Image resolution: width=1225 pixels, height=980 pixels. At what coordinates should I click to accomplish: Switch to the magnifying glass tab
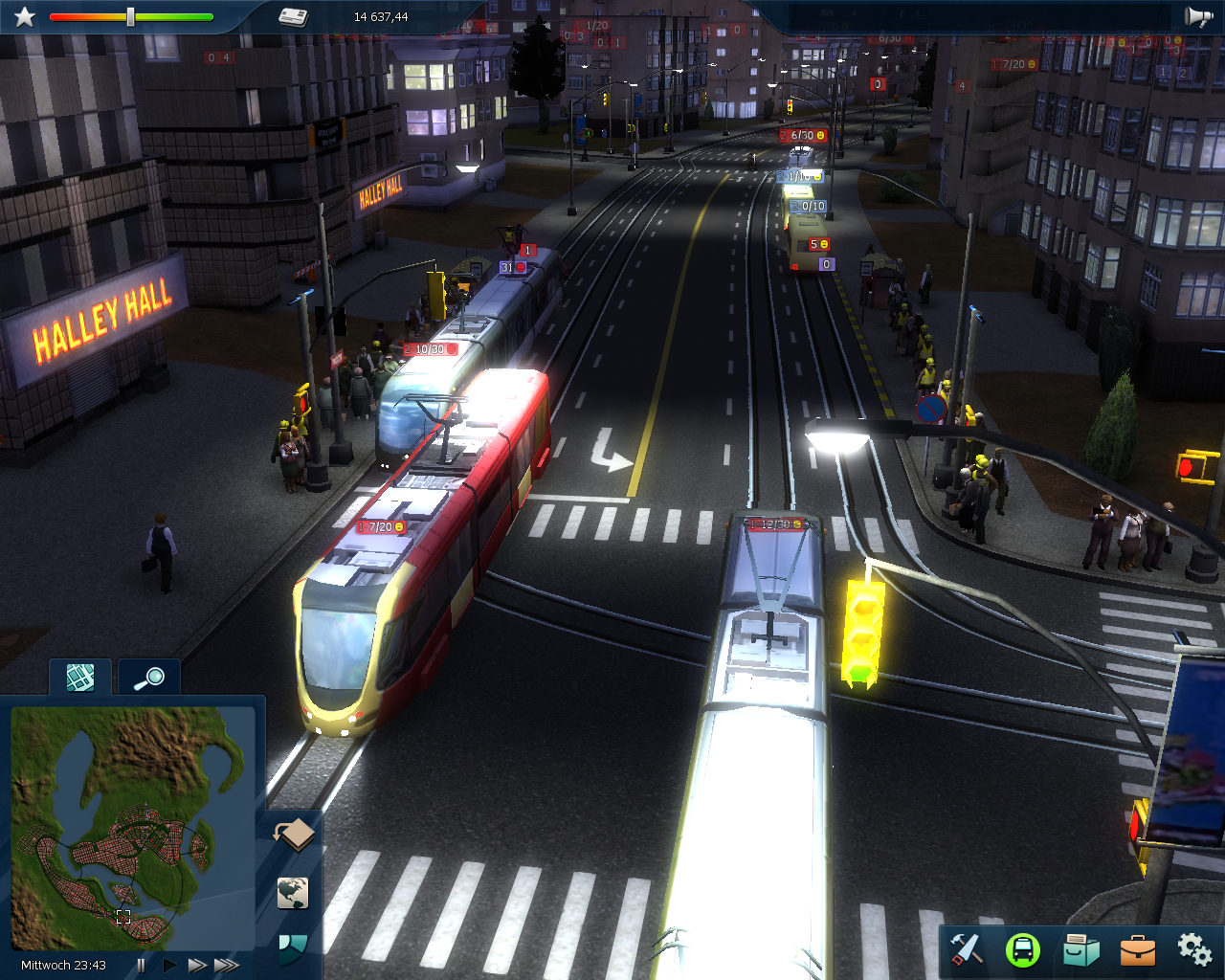(149, 678)
